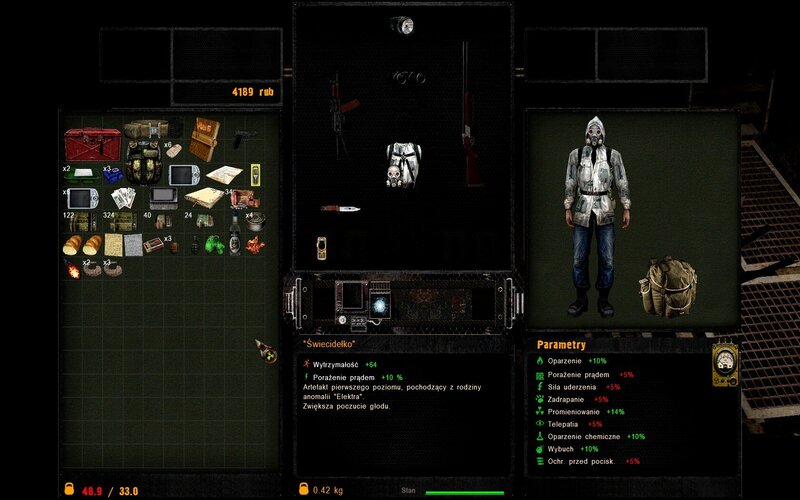The width and height of the screenshot is (800, 500).
Task: Pick the black pistol in inventory
Action: coord(243,136)
